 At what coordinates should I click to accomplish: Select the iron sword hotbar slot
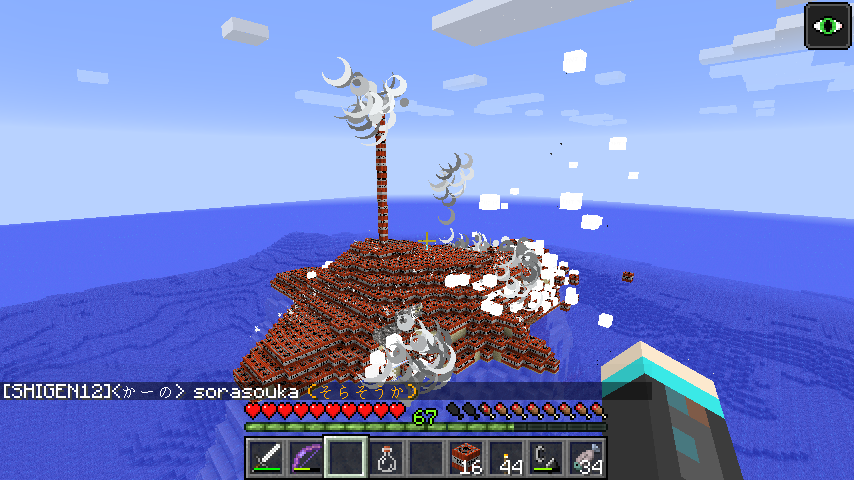pyautogui.click(x=267, y=458)
